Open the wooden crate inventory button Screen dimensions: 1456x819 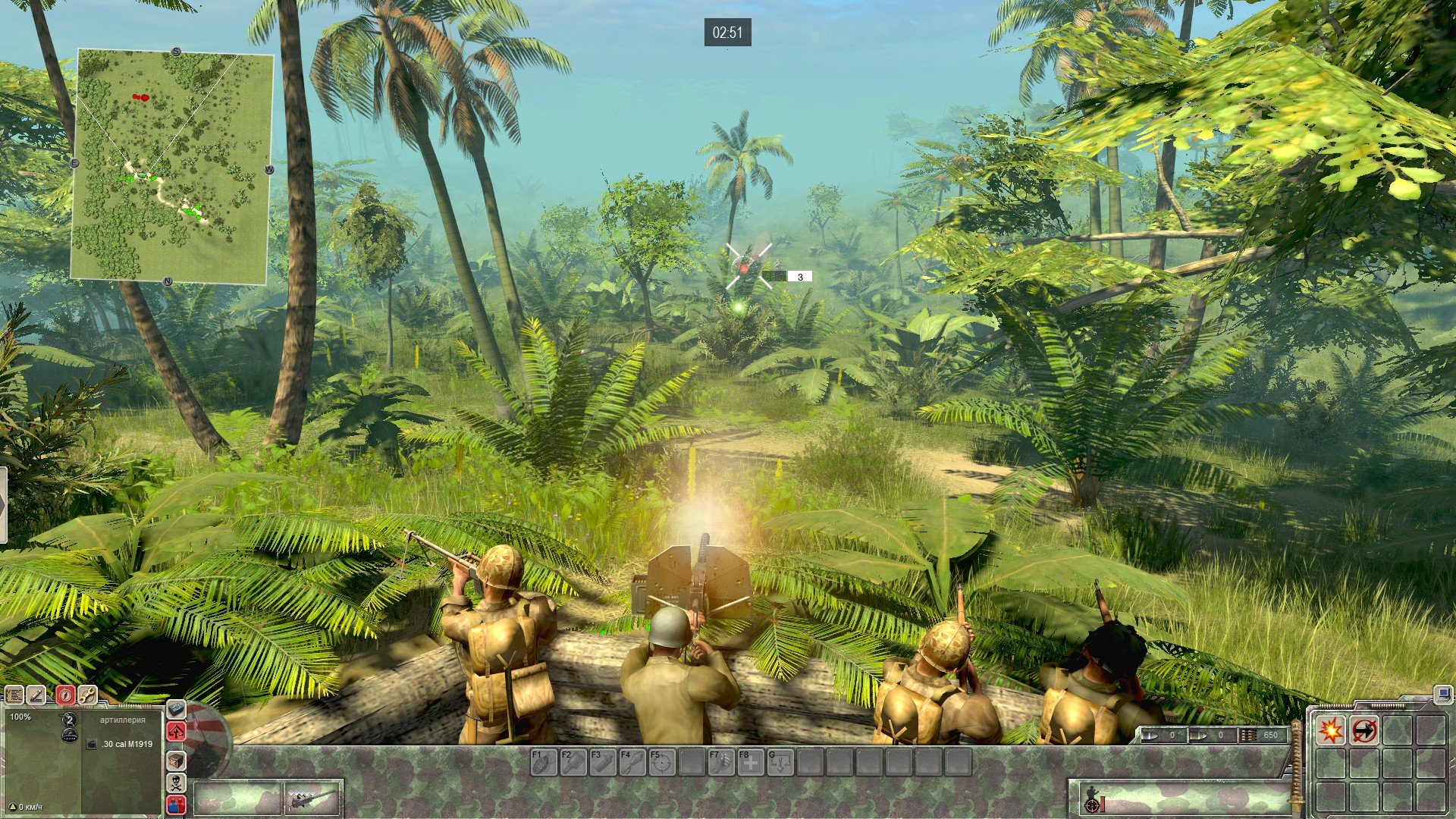(x=176, y=760)
